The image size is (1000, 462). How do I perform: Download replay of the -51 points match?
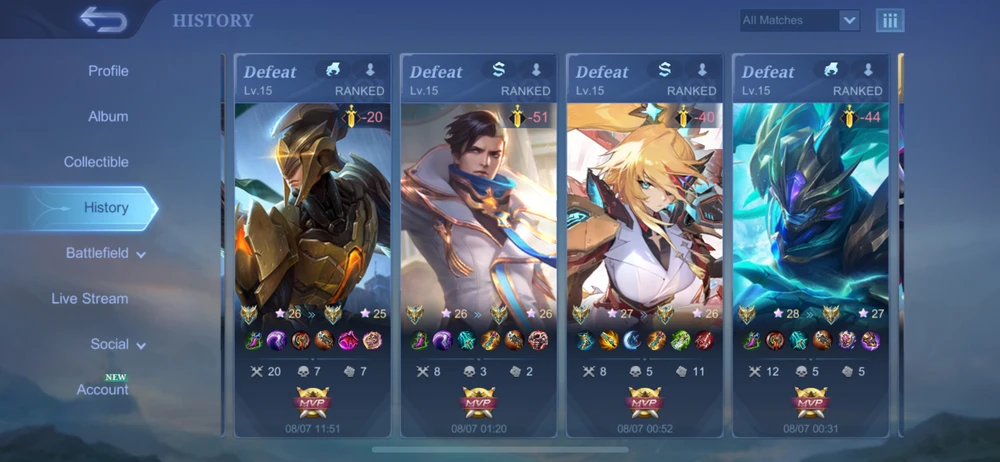click(x=536, y=70)
